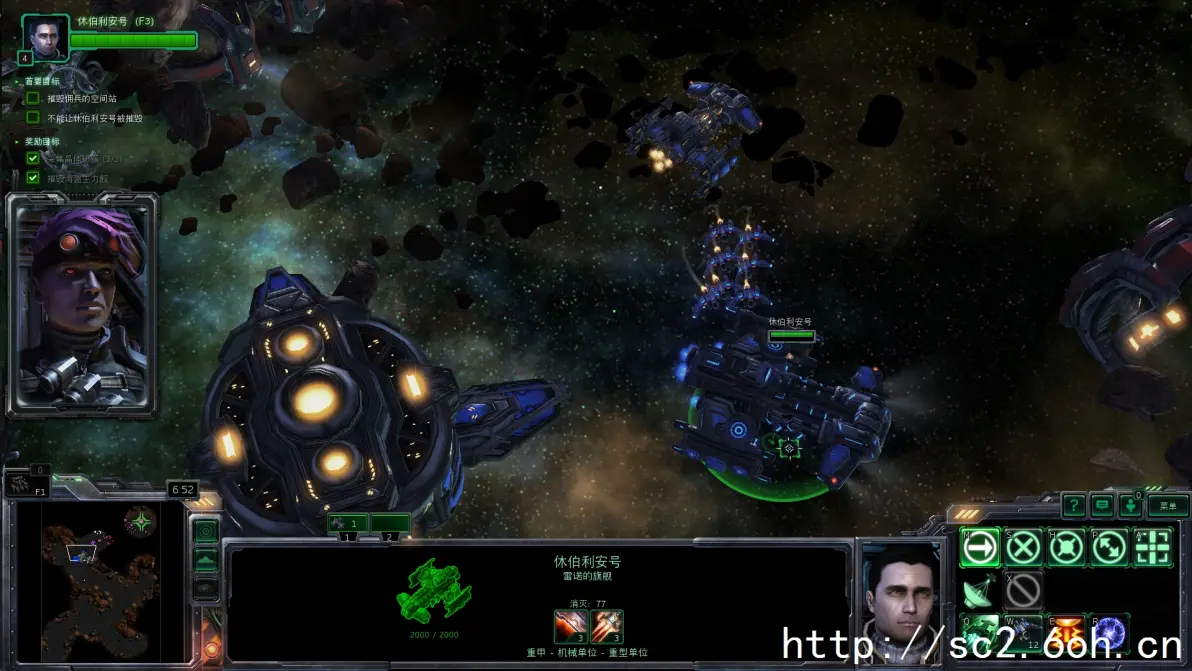
Task: Toggle minimap terrain display button
Action: coord(206,560)
